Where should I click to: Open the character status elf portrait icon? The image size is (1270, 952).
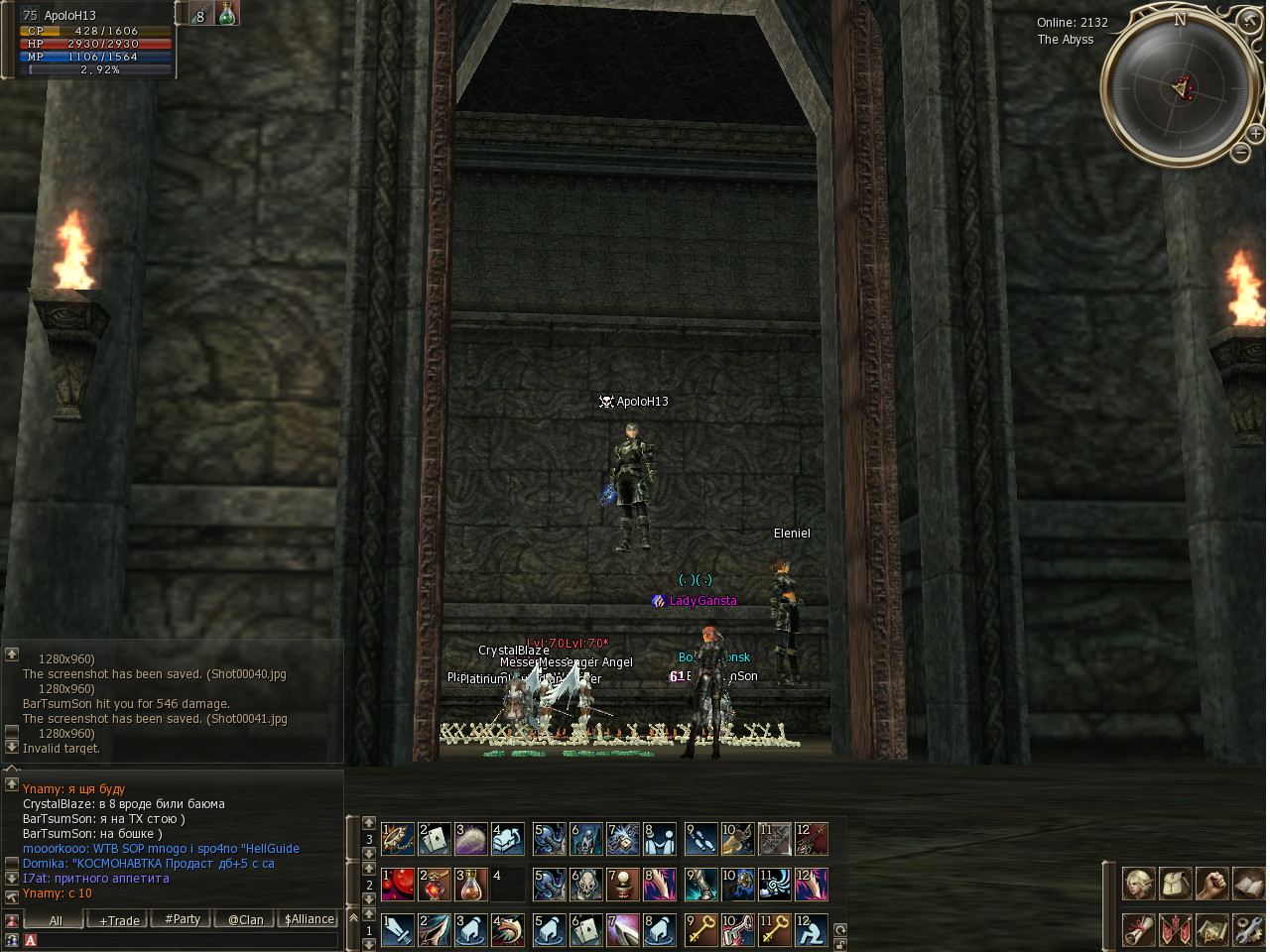pos(1139,883)
